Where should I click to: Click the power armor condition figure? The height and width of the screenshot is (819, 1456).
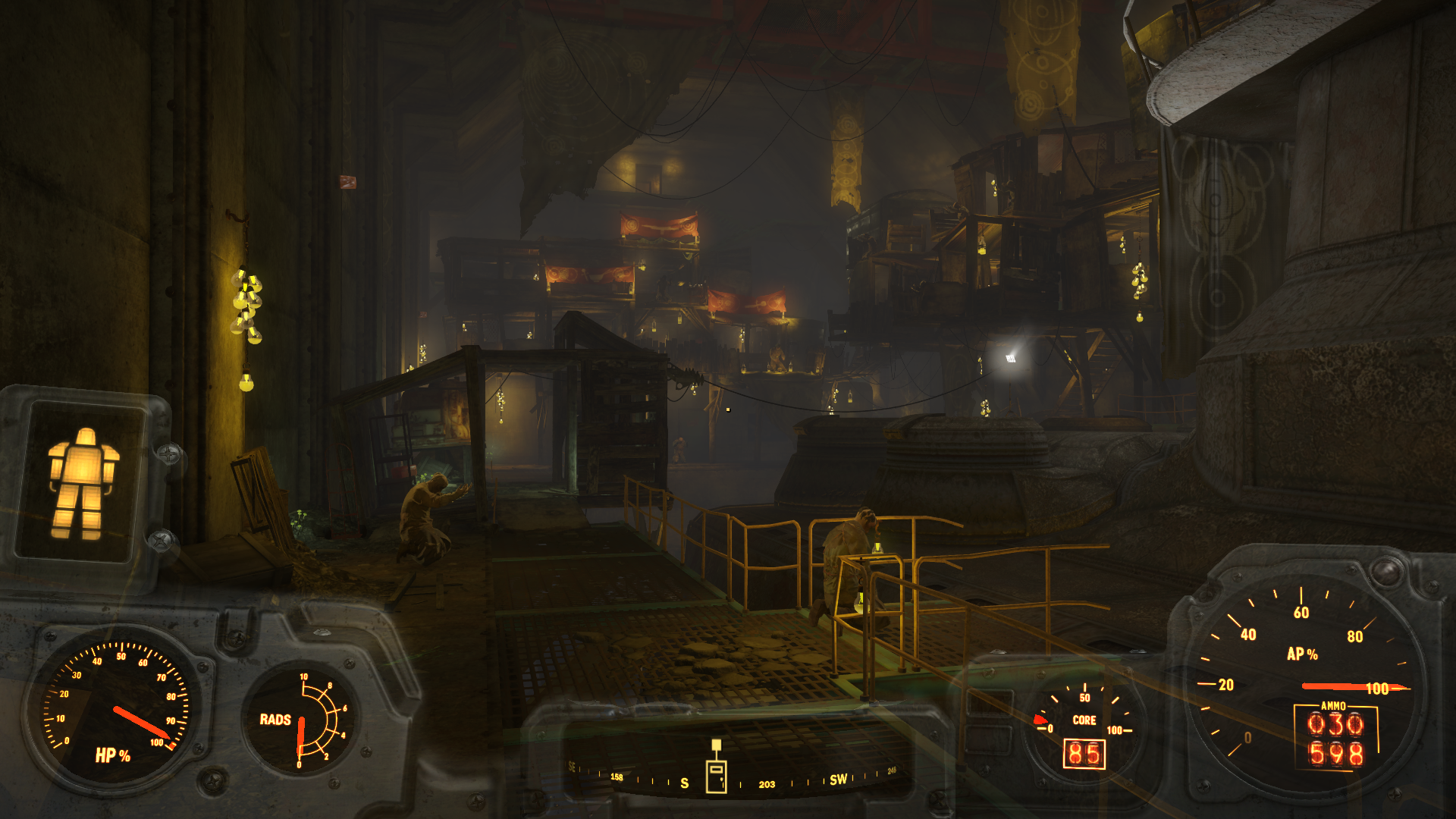82,483
